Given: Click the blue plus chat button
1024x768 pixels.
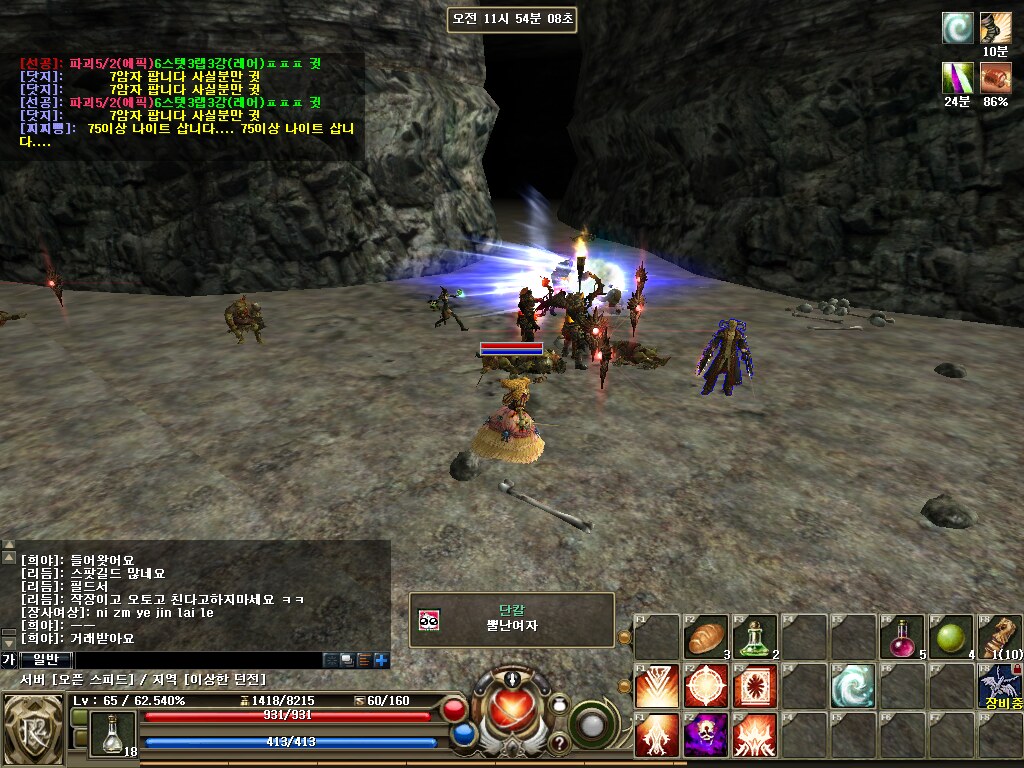Looking at the screenshot, I should click(x=381, y=660).
